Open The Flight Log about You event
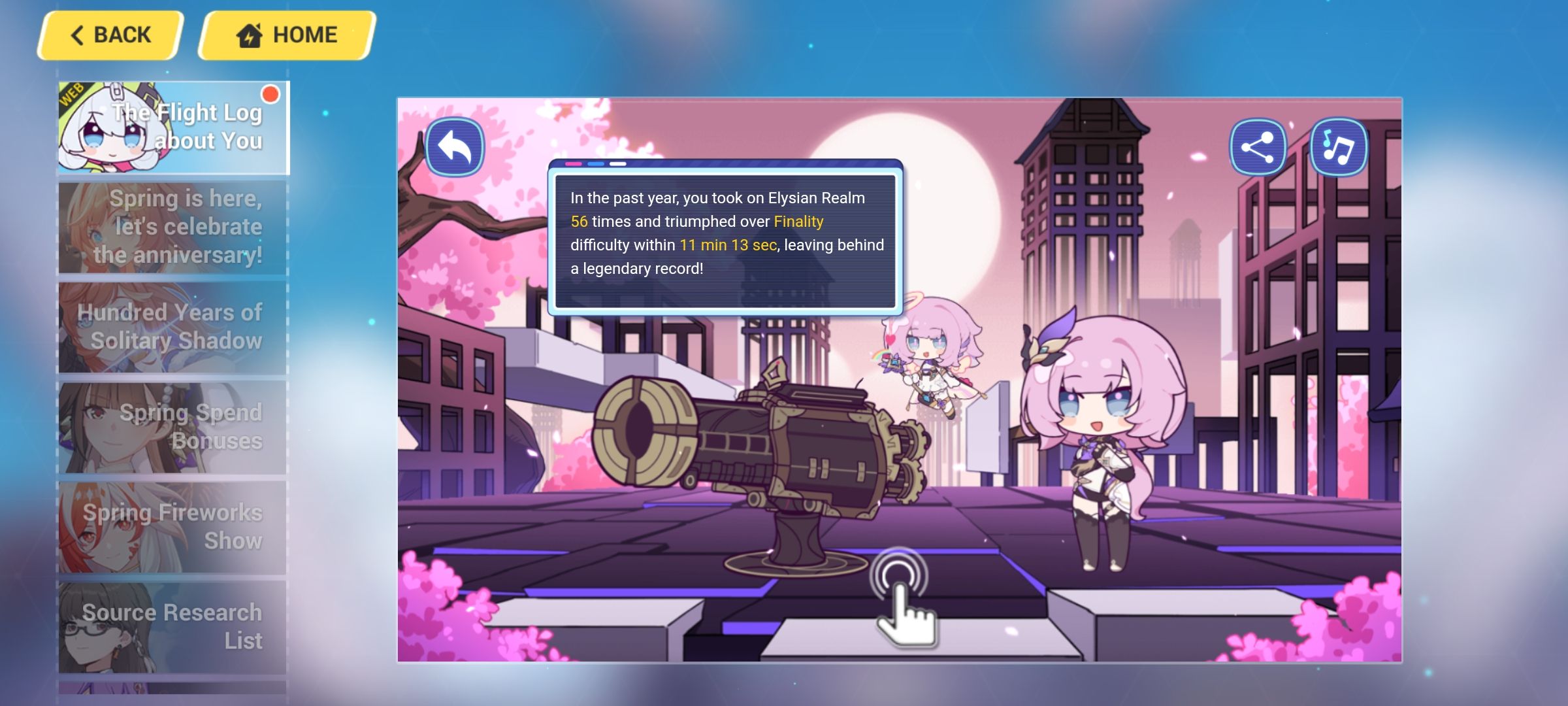This screenshot has width=1568, height=706. click(171, 126)
